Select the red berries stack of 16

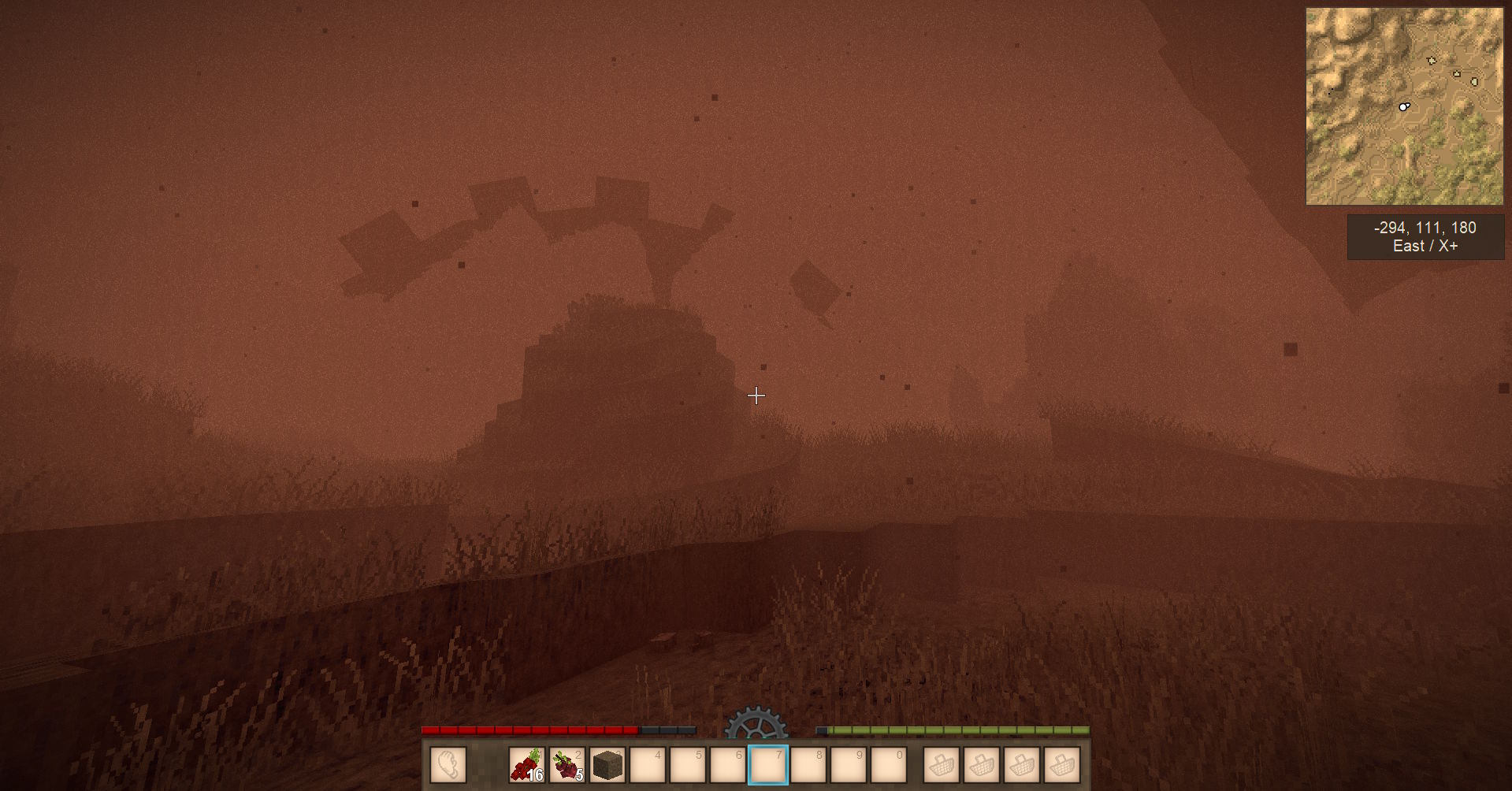pos(527,765)
